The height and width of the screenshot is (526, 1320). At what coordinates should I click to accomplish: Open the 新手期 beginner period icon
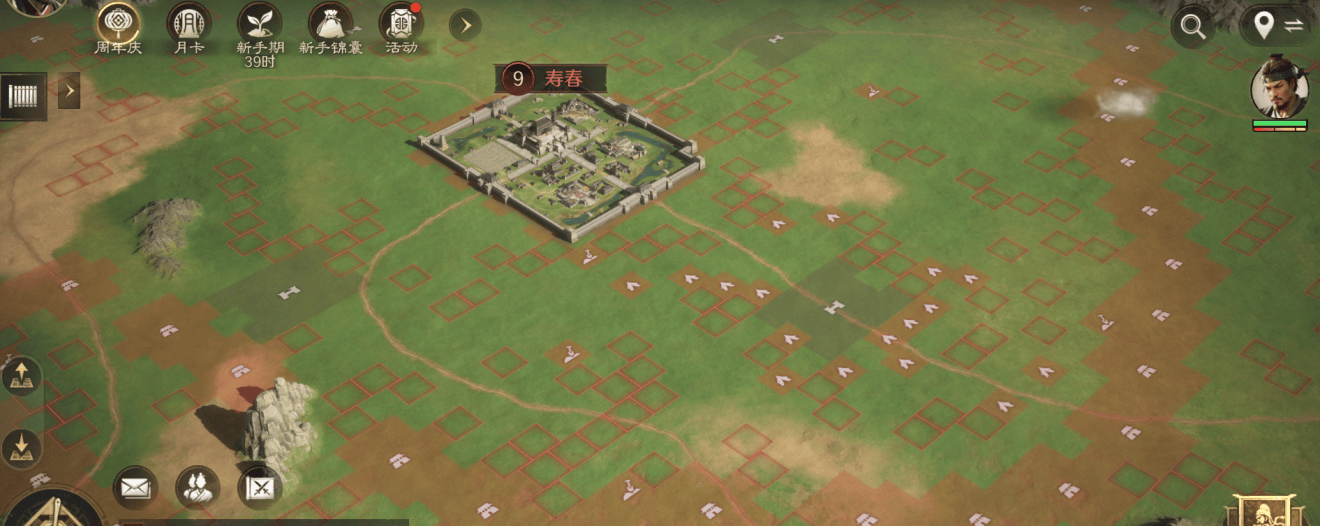coord(258,22)
